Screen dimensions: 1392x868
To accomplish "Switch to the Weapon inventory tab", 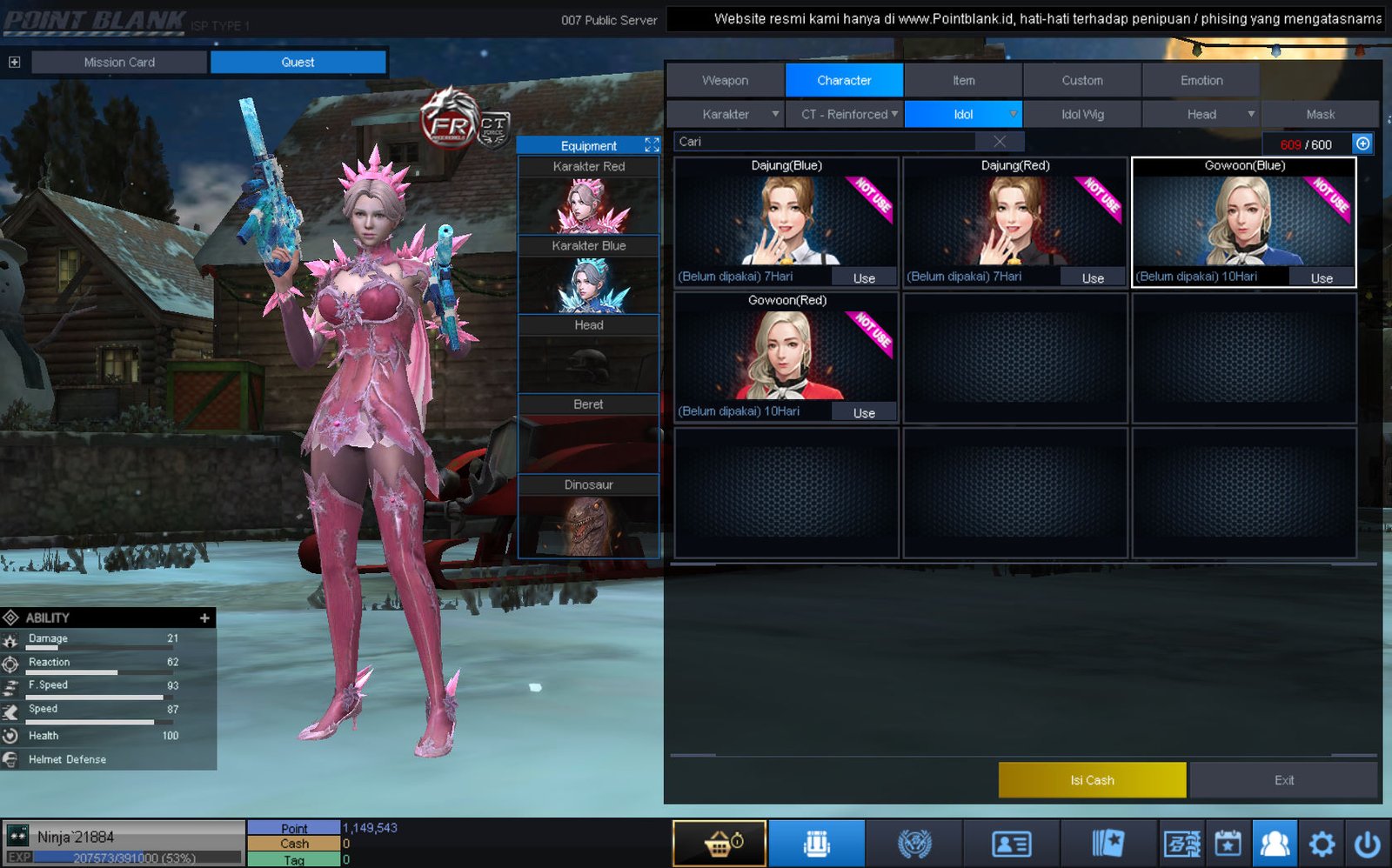I will pyautogui.click(x=725, y=80).
